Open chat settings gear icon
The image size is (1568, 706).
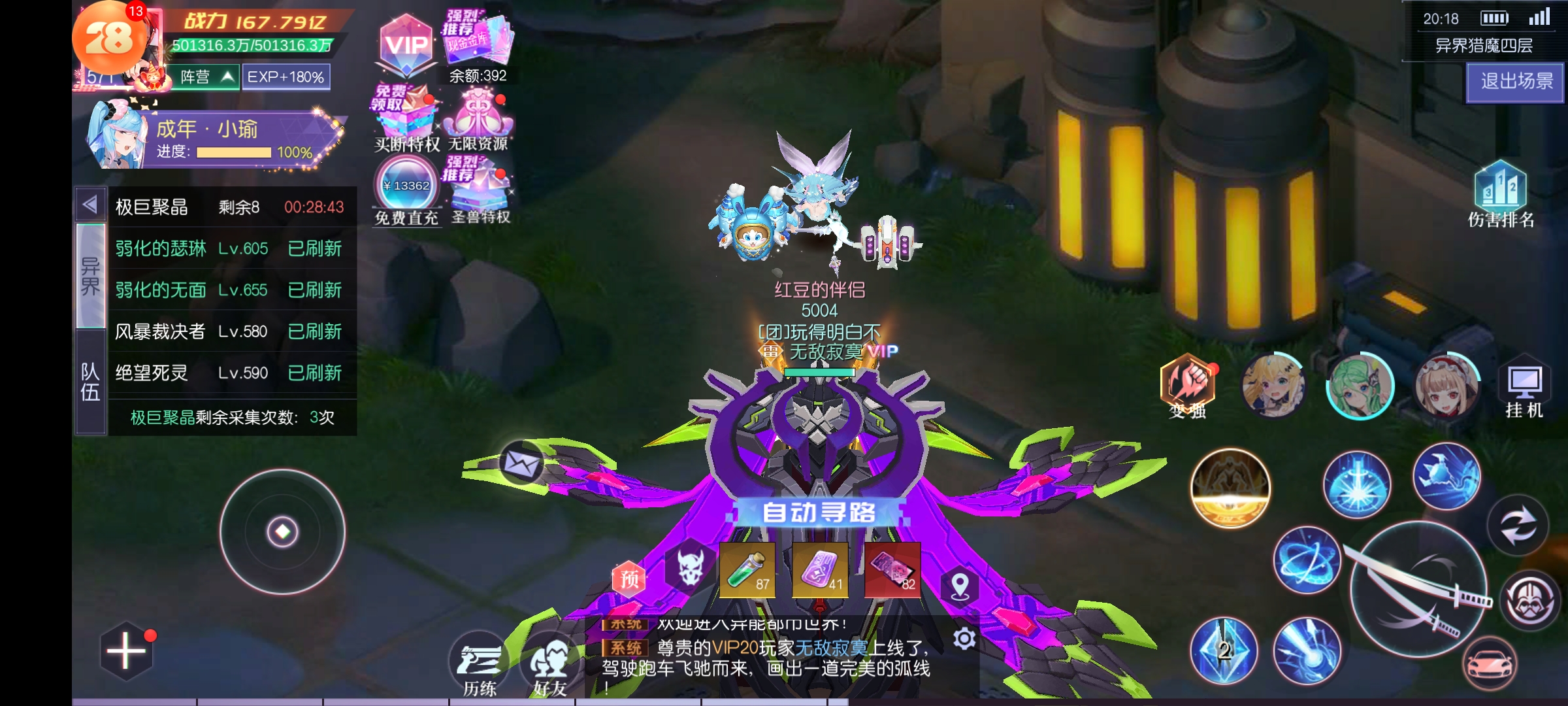[x=964, y=639]
